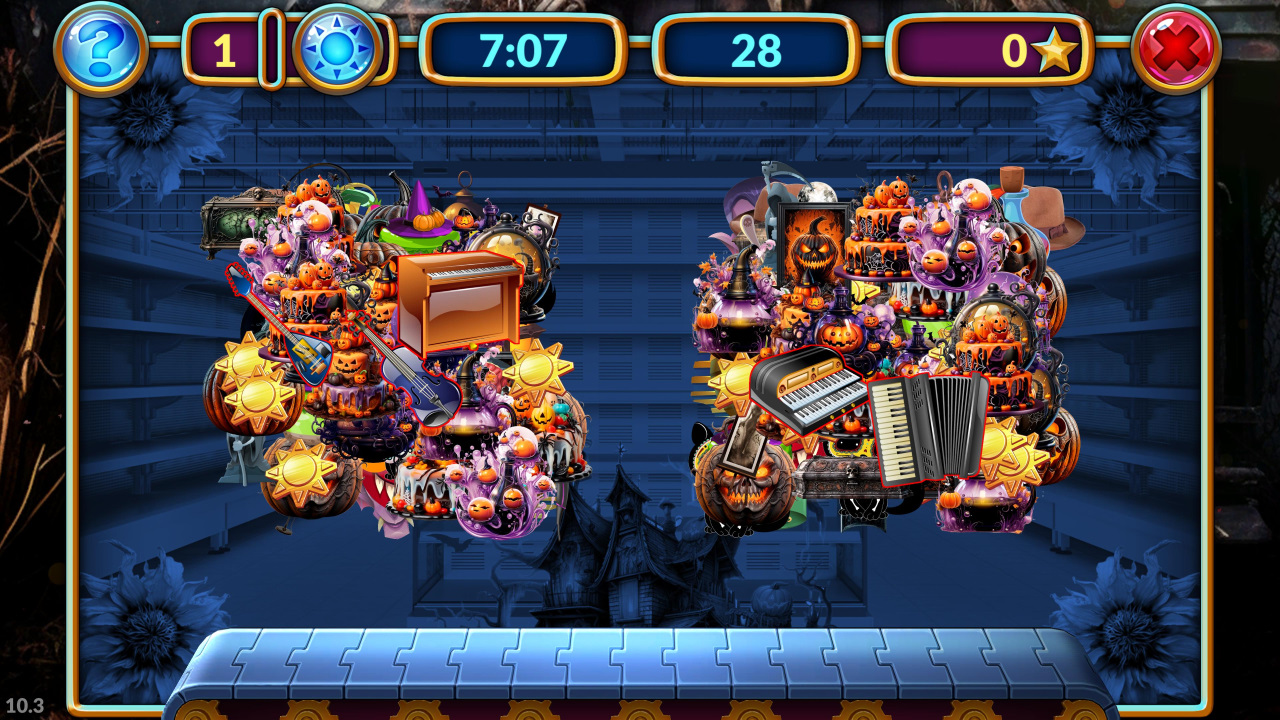The width and height of the screenshot is (1280, 720).
Task: Close the level with the red X
Action: 1175,48
